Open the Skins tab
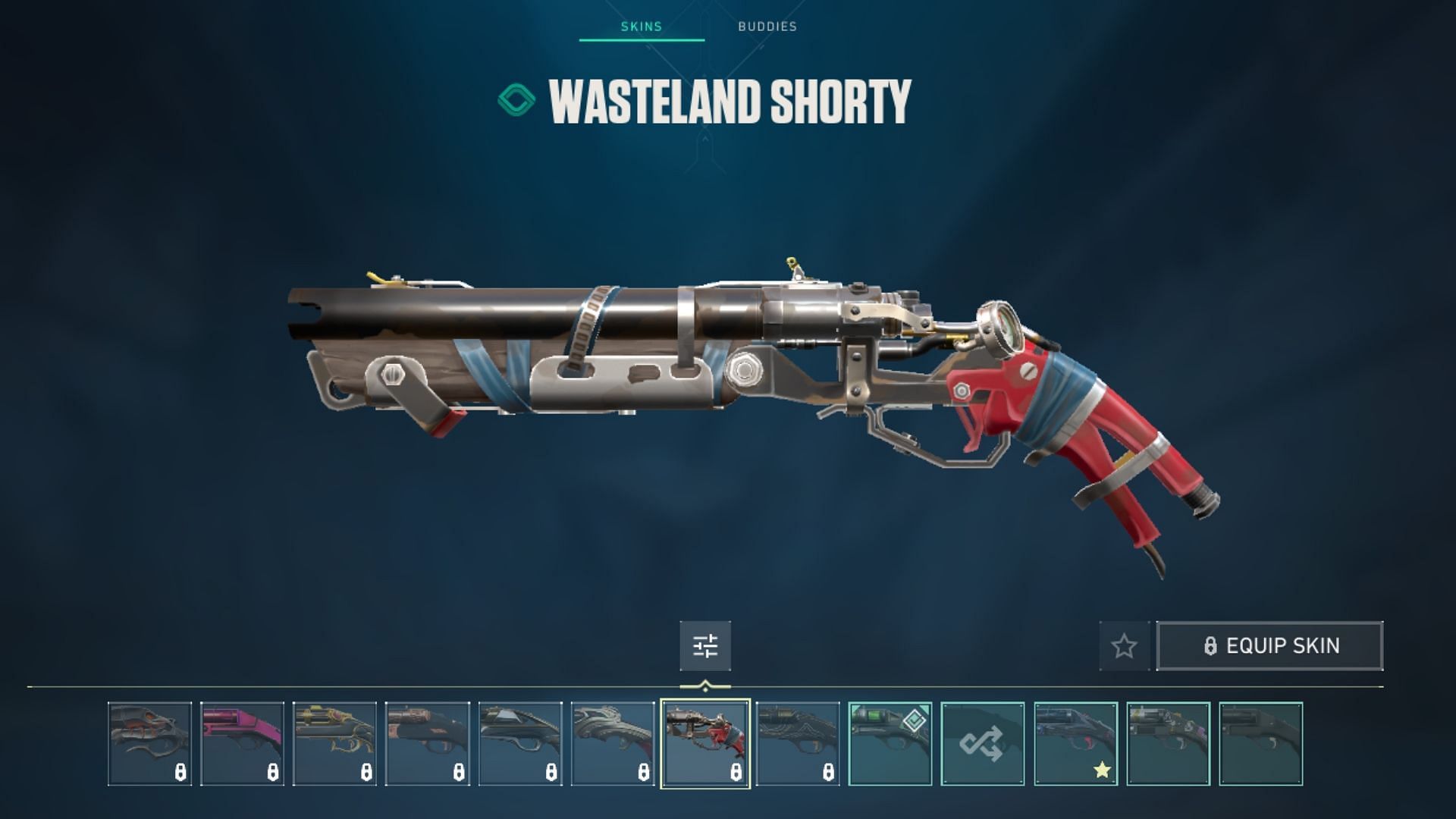This screenshot has height=819, width=1456. point(642,27)
